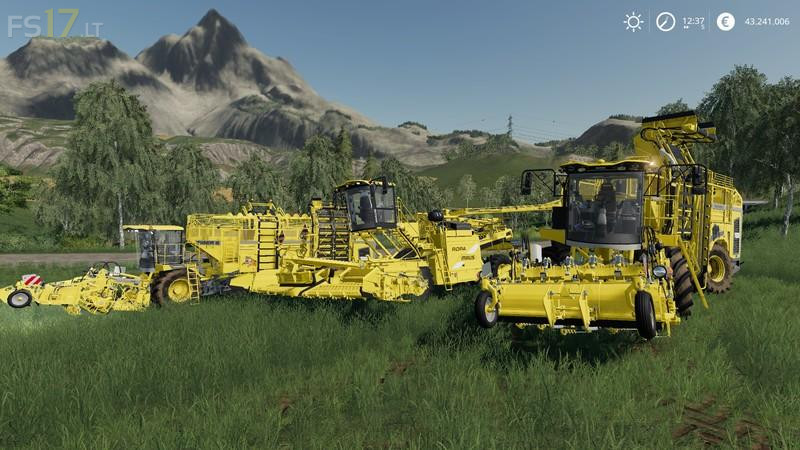Viewport: 800px width, 450px height.
Task: Click the euro money icon
Action: pos(725,22)
